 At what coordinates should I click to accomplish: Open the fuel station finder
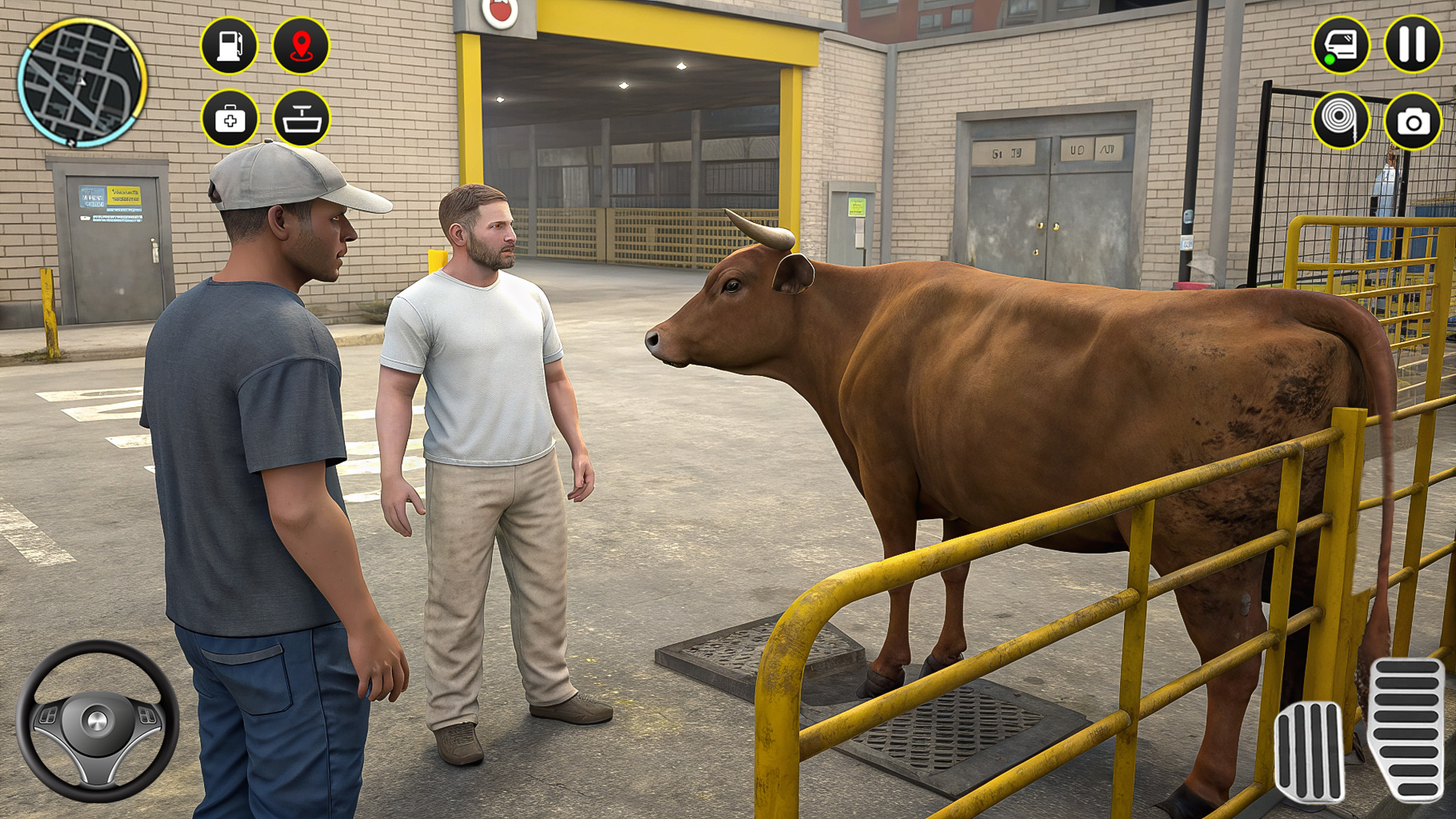coord(230,45)
